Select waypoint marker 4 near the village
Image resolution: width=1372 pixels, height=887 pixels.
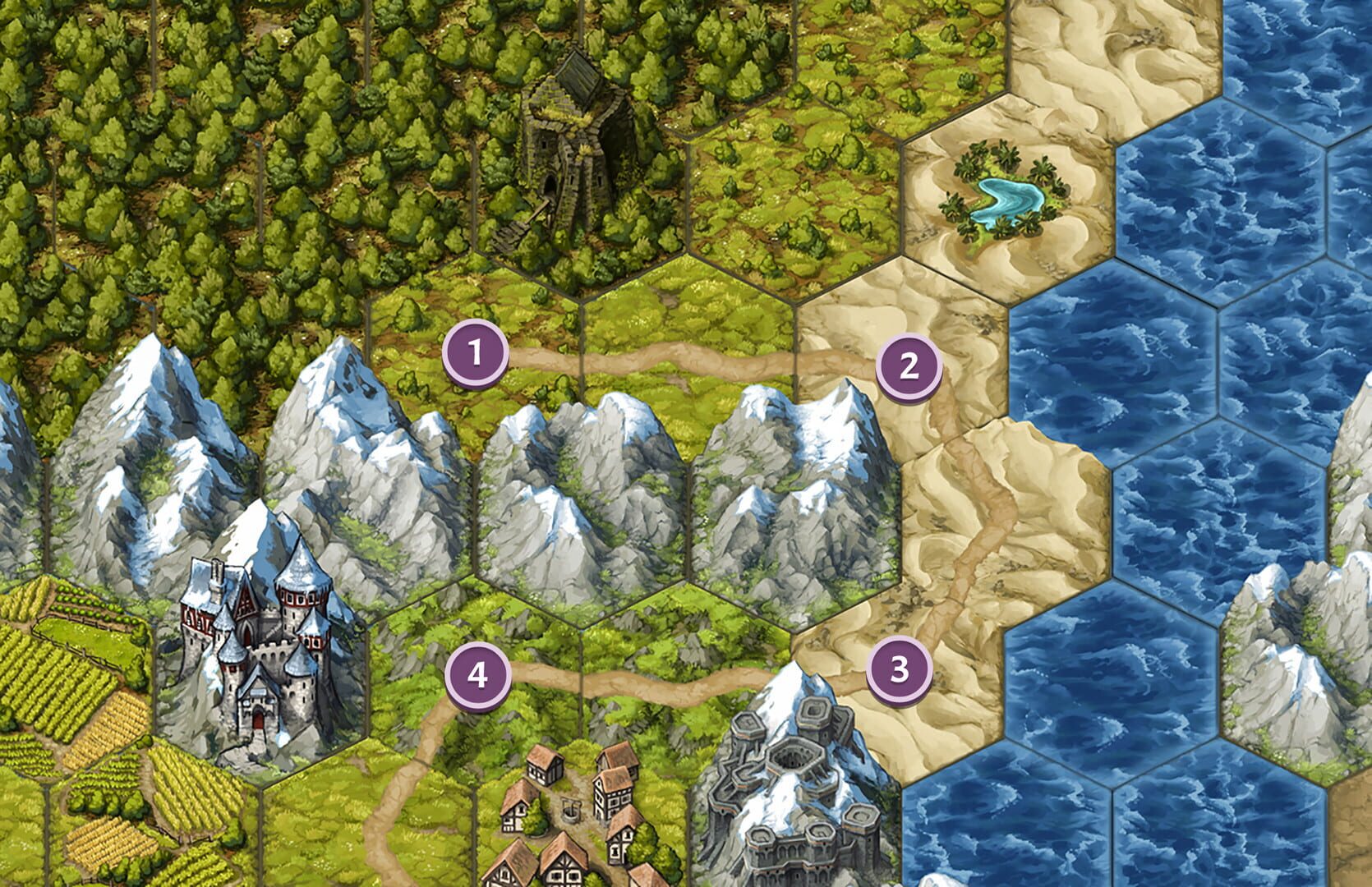click(x=477, y=676)
